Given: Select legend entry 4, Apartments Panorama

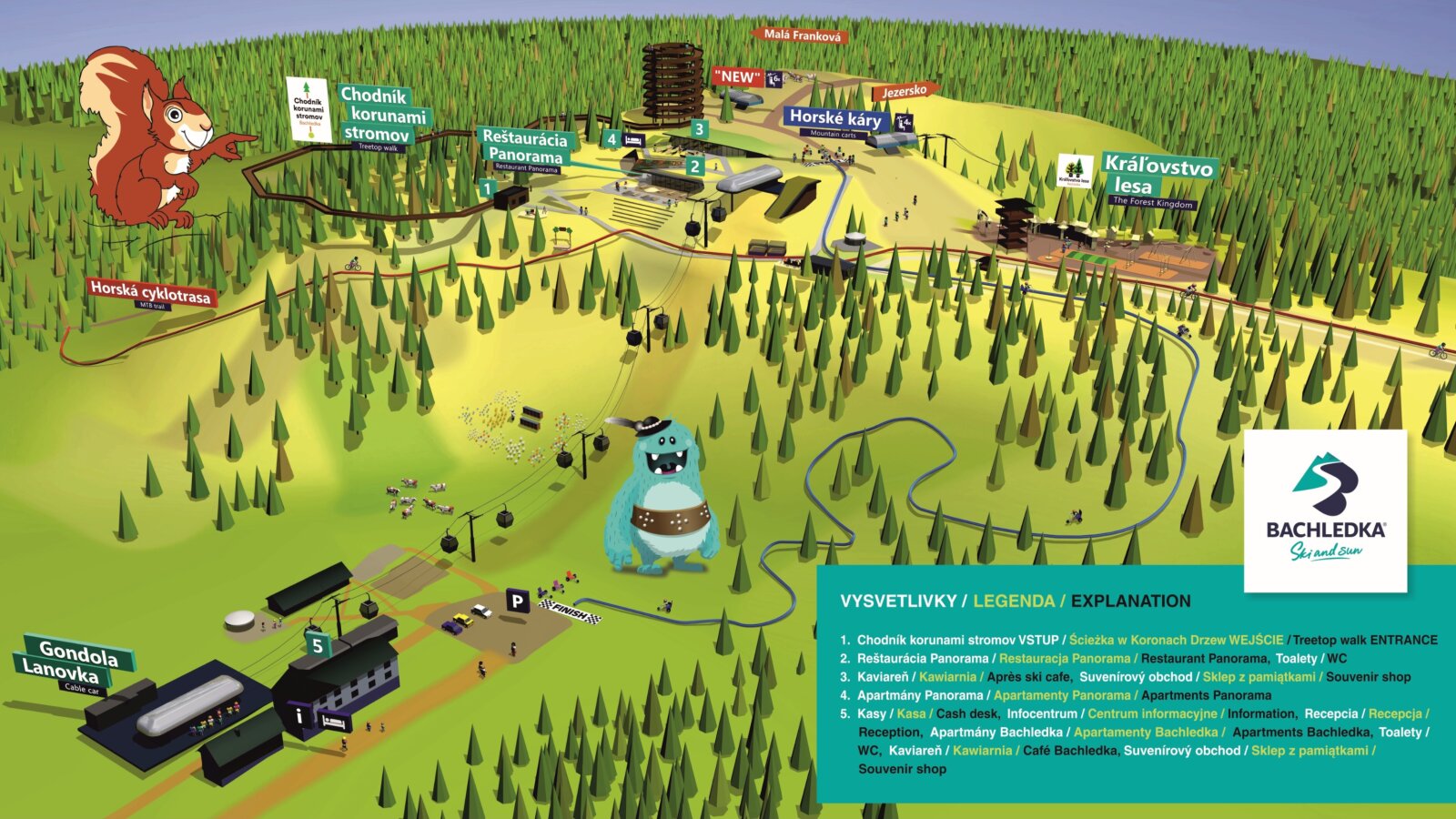Looking at the screenshot, I should (1056, 695).
